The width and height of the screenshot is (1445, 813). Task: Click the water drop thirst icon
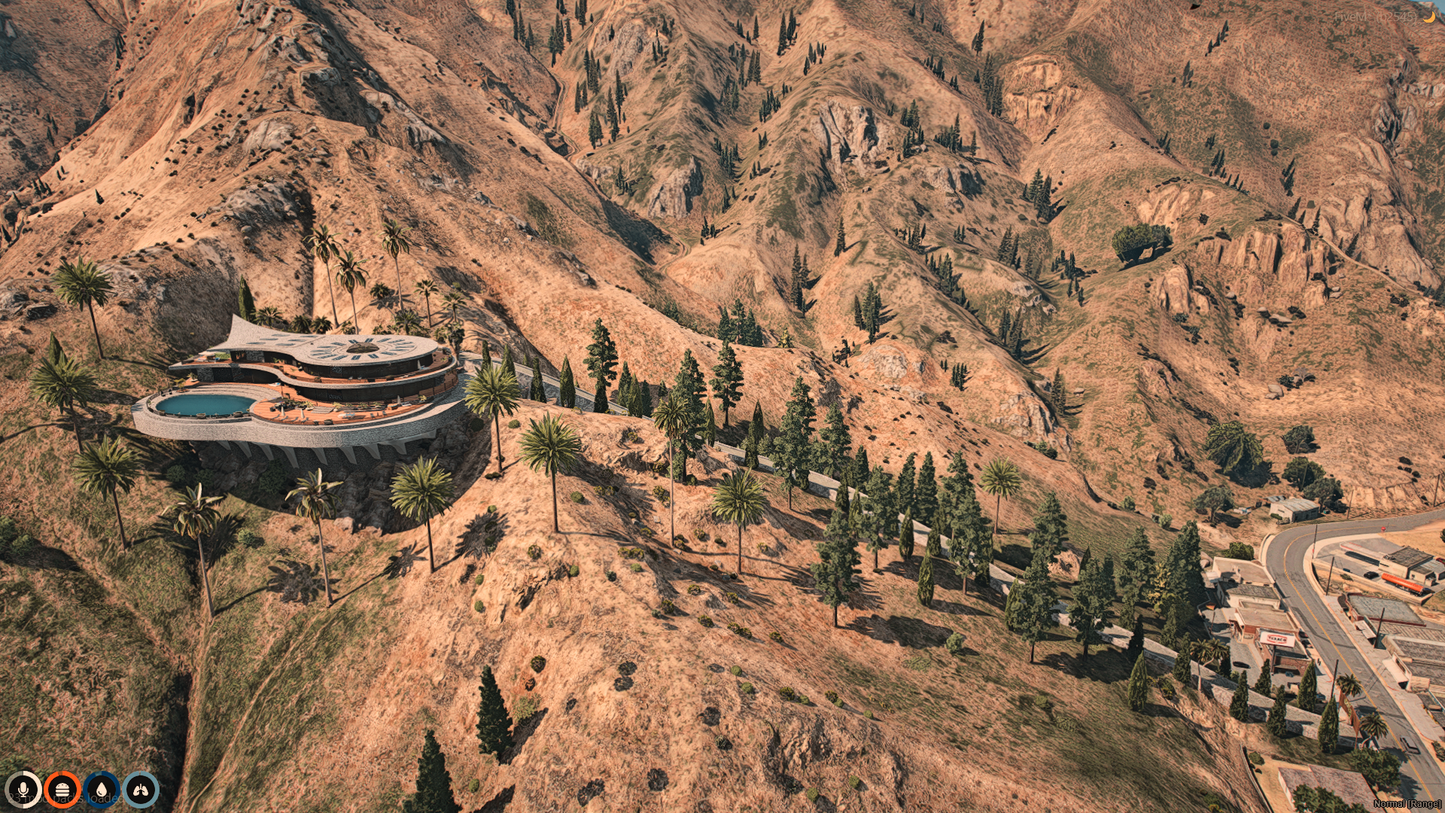tap(101, 789)
